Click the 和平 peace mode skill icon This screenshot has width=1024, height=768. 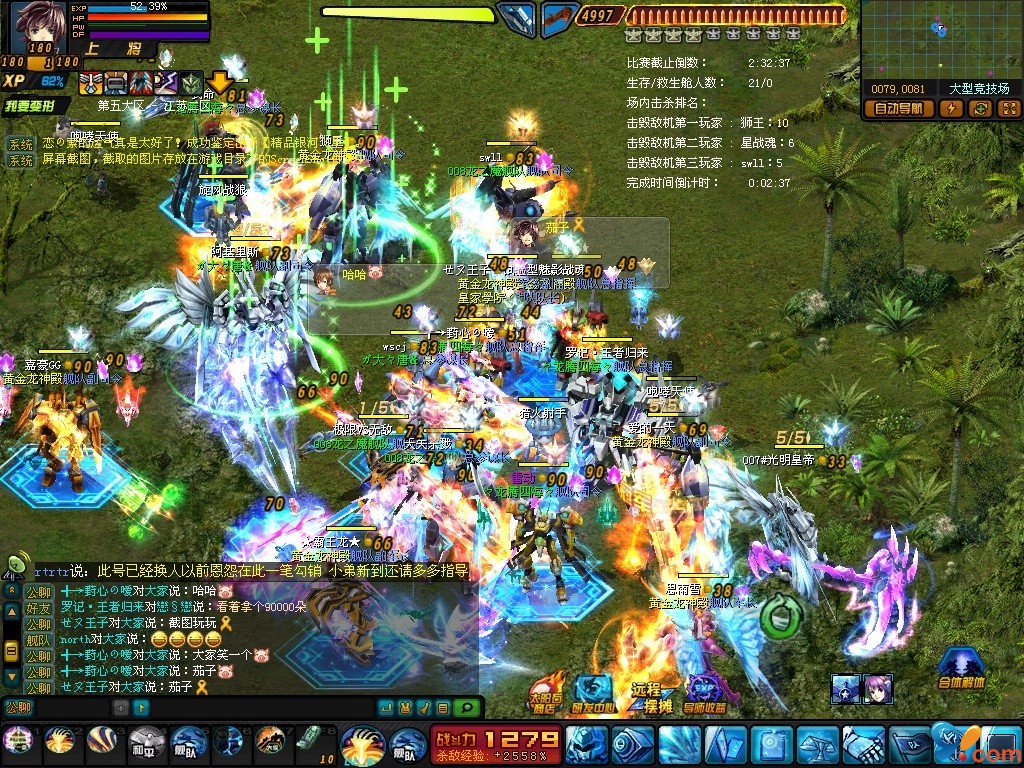click(145, 742)
